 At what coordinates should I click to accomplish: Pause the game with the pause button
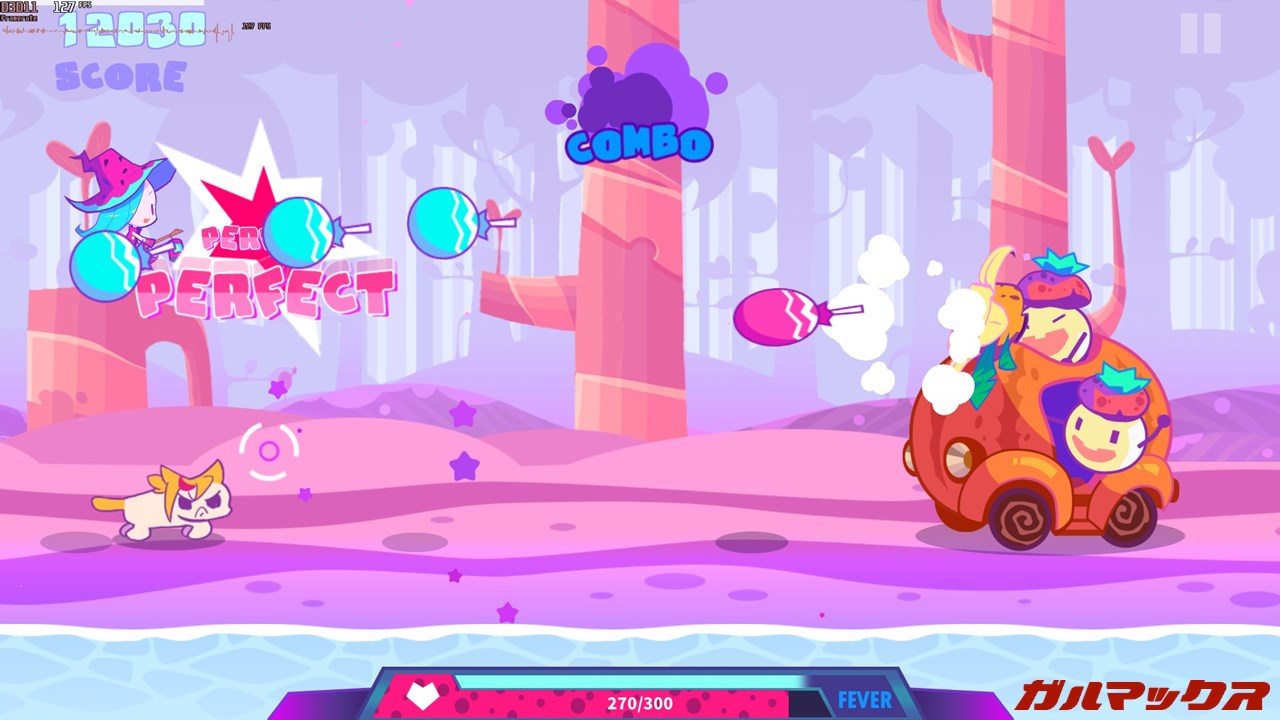coord(1200,34)
